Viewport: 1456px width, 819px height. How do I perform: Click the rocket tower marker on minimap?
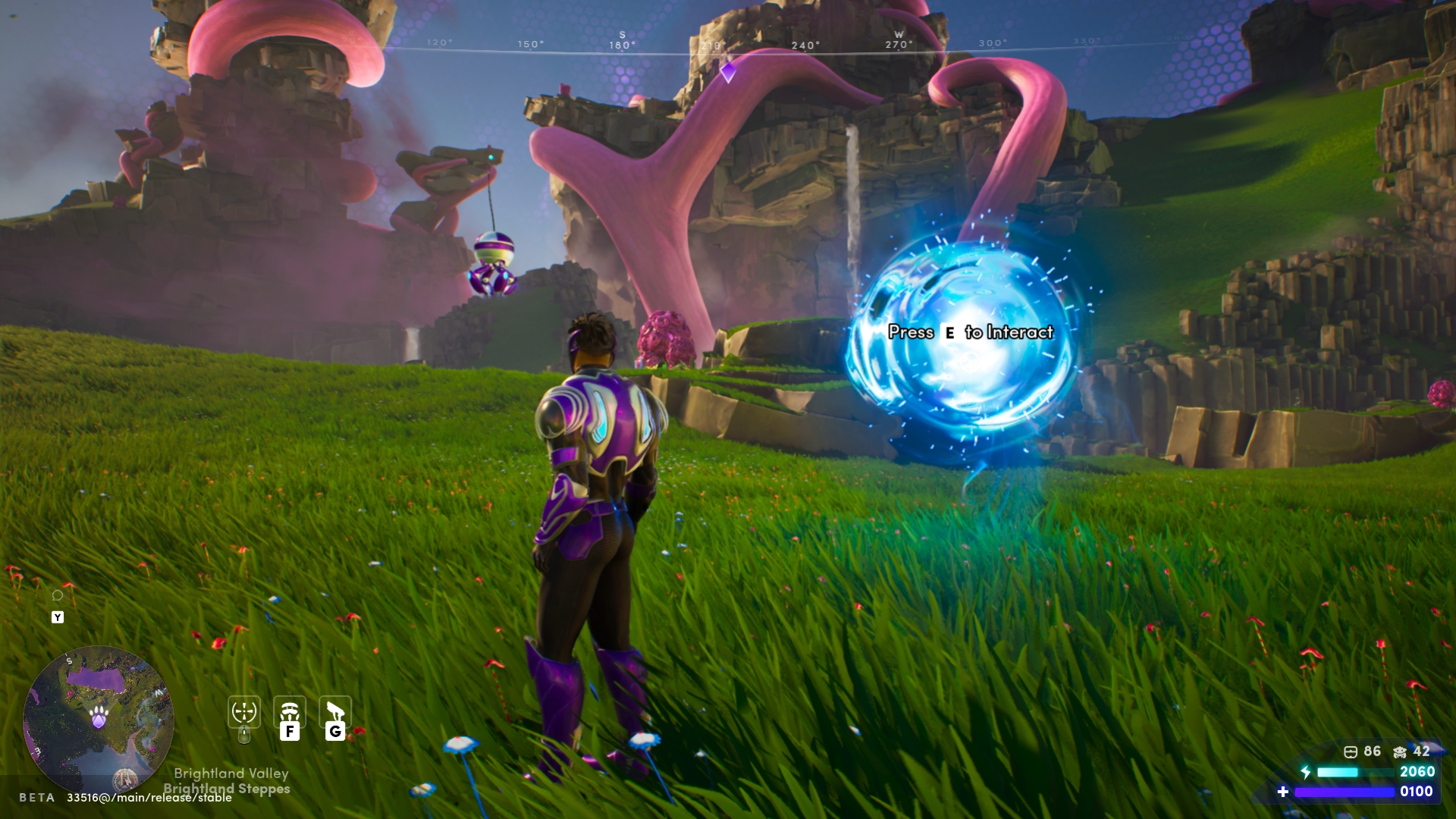(x=125, y=779)
